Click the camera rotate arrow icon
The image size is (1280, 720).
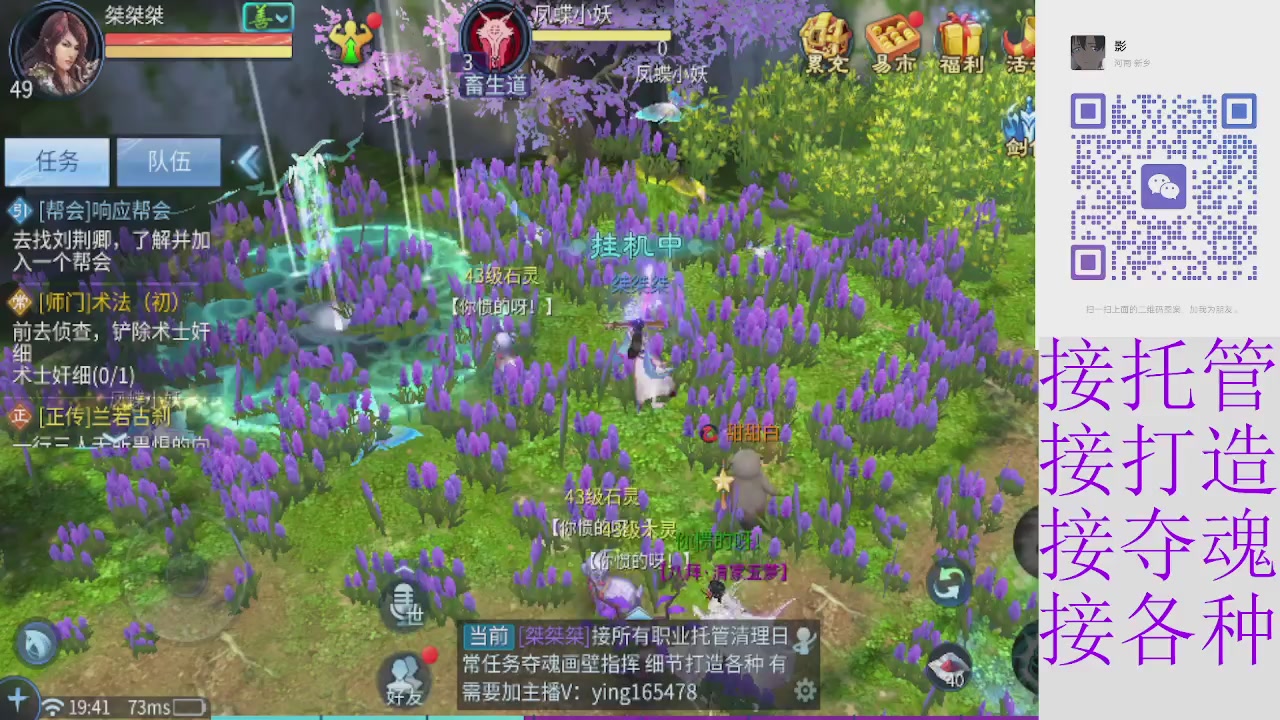pos(949,581)
